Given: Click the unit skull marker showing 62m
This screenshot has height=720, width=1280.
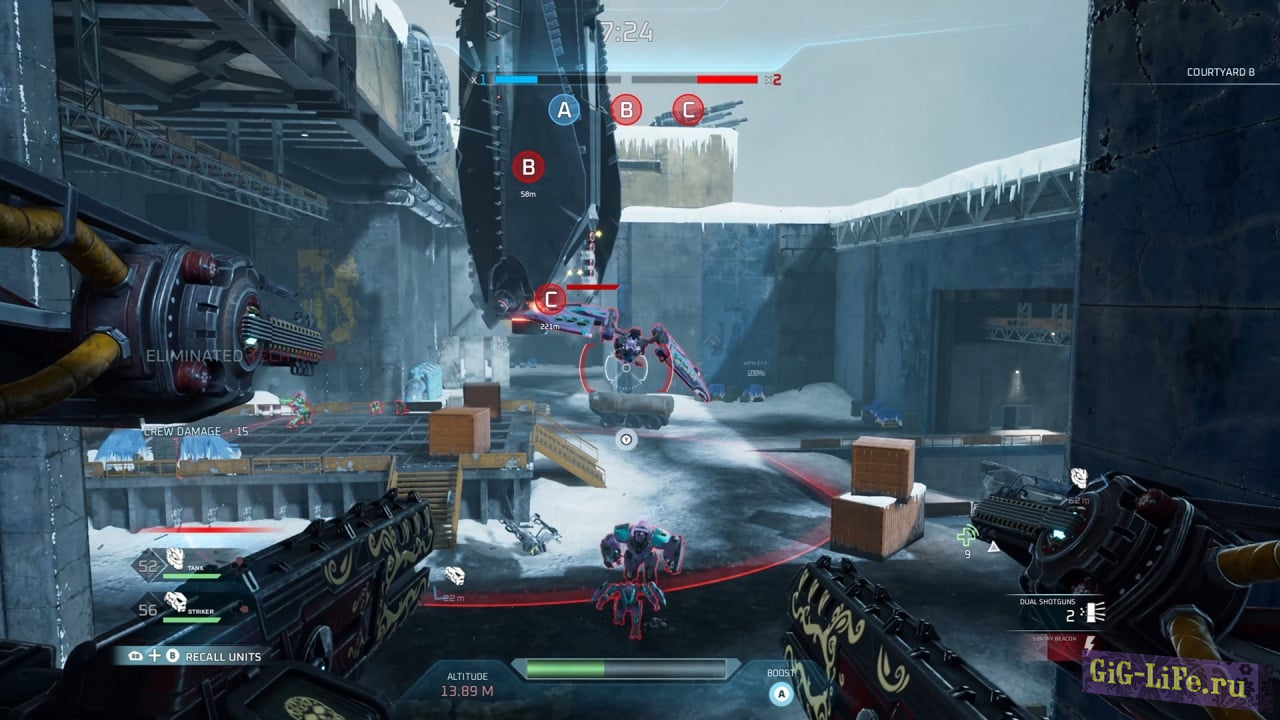Looking at the screenshot, I should pyautogui.click(x=1079, y=478).
